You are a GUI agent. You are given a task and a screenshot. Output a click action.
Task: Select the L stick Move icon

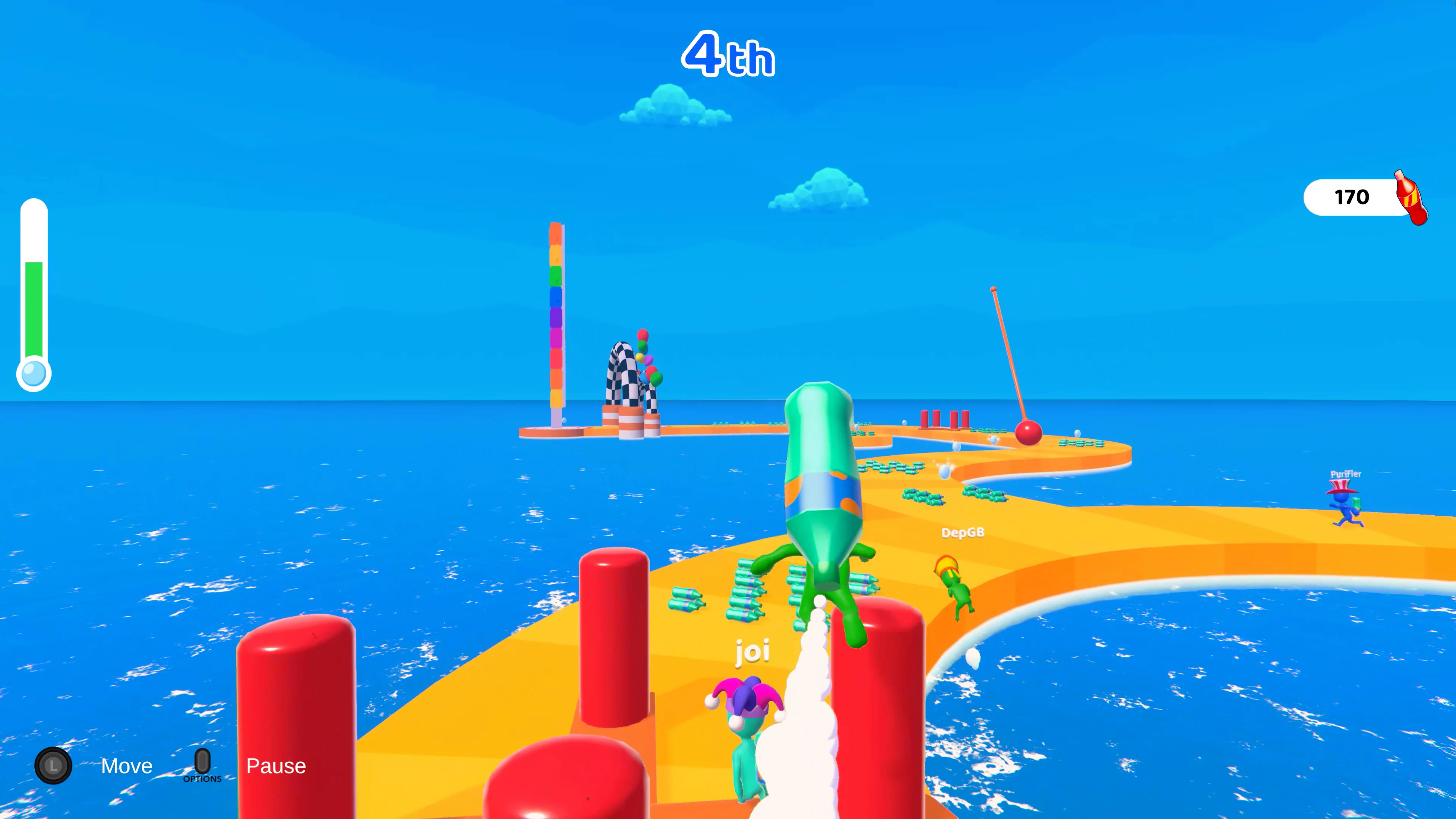tap(54, 766)
